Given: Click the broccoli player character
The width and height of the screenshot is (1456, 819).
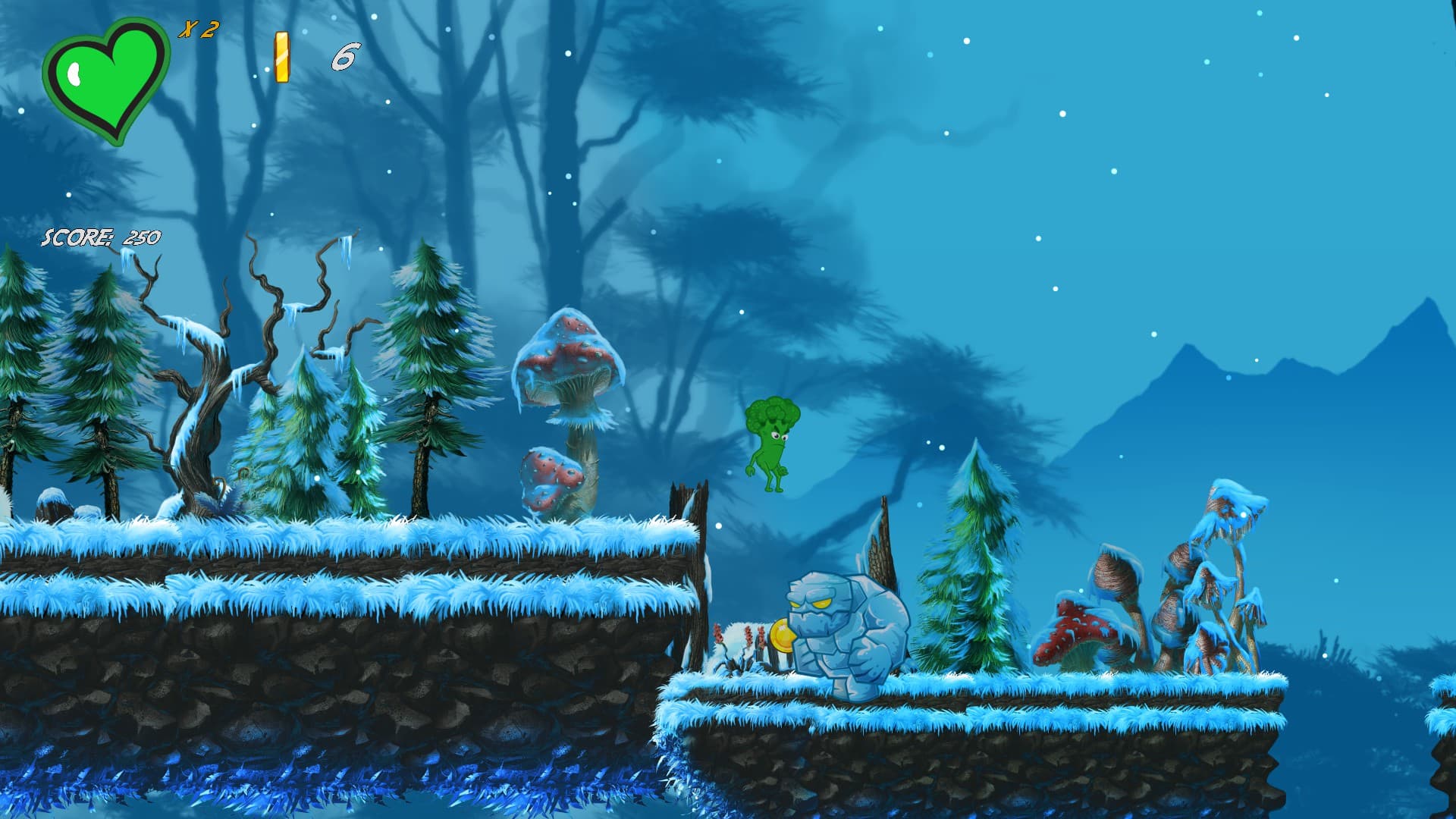Looking at the screenshot, I should [772, 440].
